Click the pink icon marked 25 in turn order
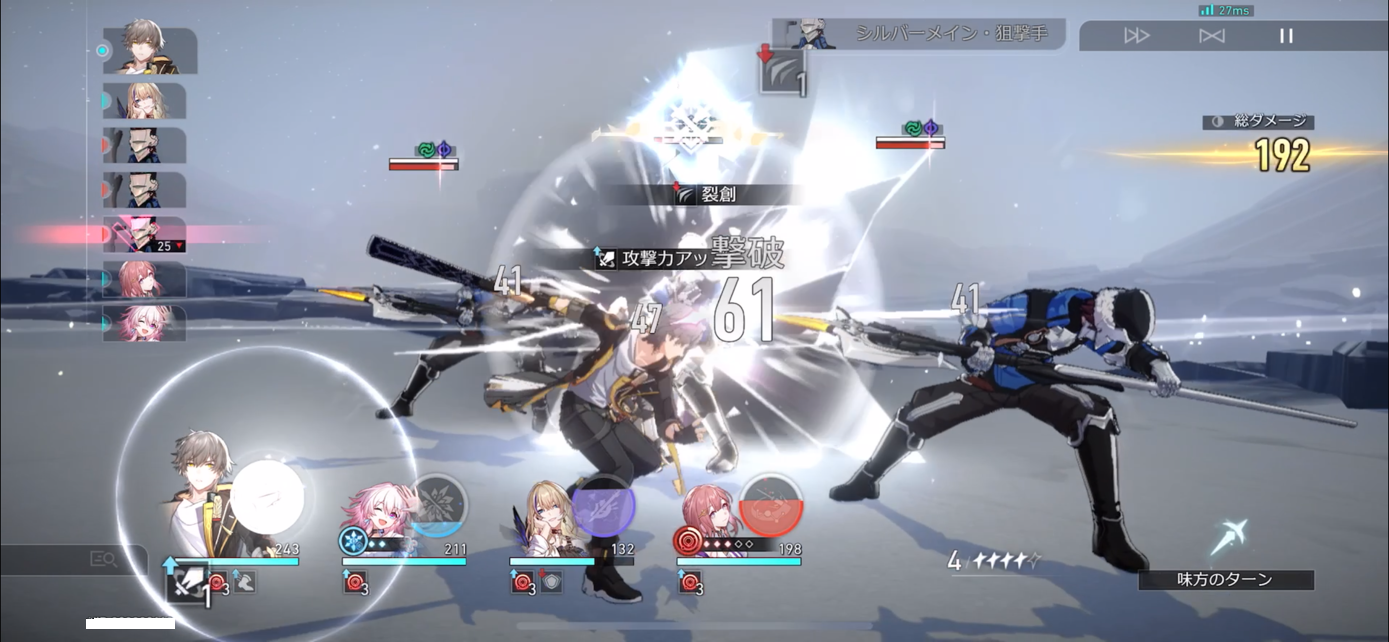 [146, 235]
